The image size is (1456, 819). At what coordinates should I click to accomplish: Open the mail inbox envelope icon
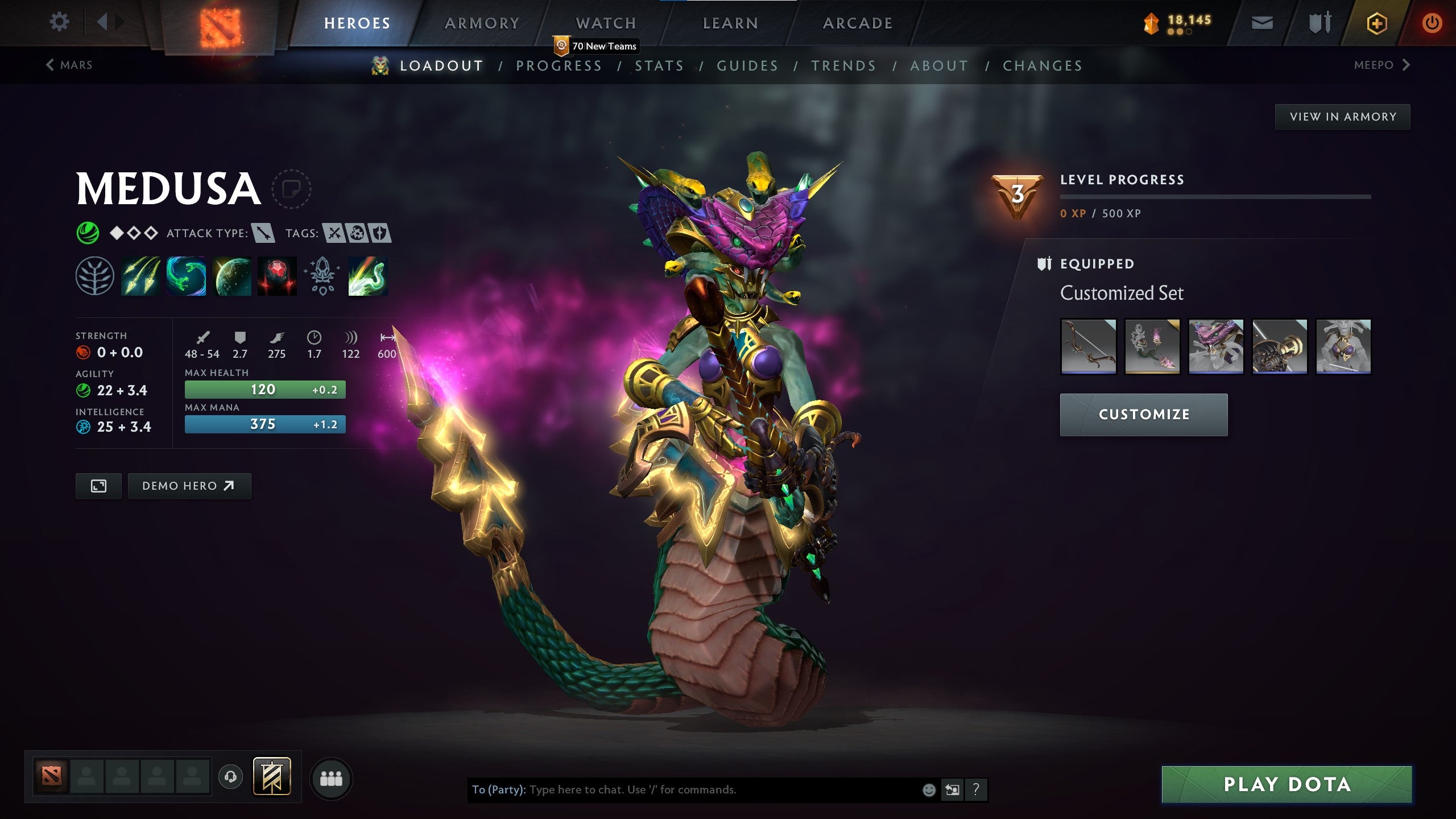[1261, 24]
